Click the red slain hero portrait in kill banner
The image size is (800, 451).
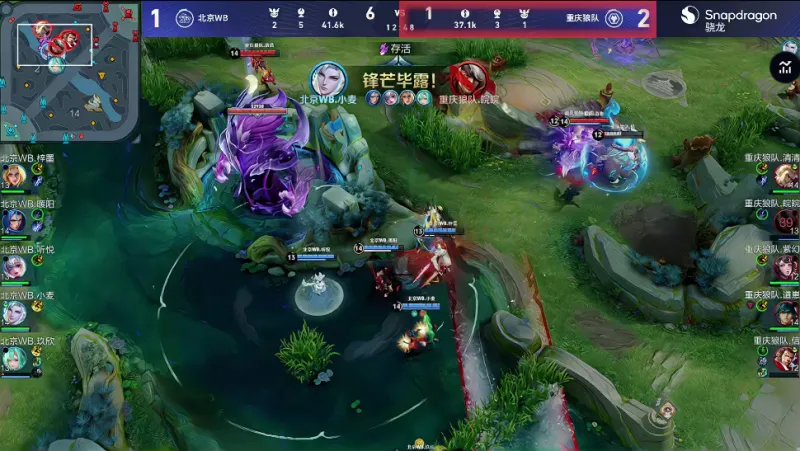click(467, 79)
